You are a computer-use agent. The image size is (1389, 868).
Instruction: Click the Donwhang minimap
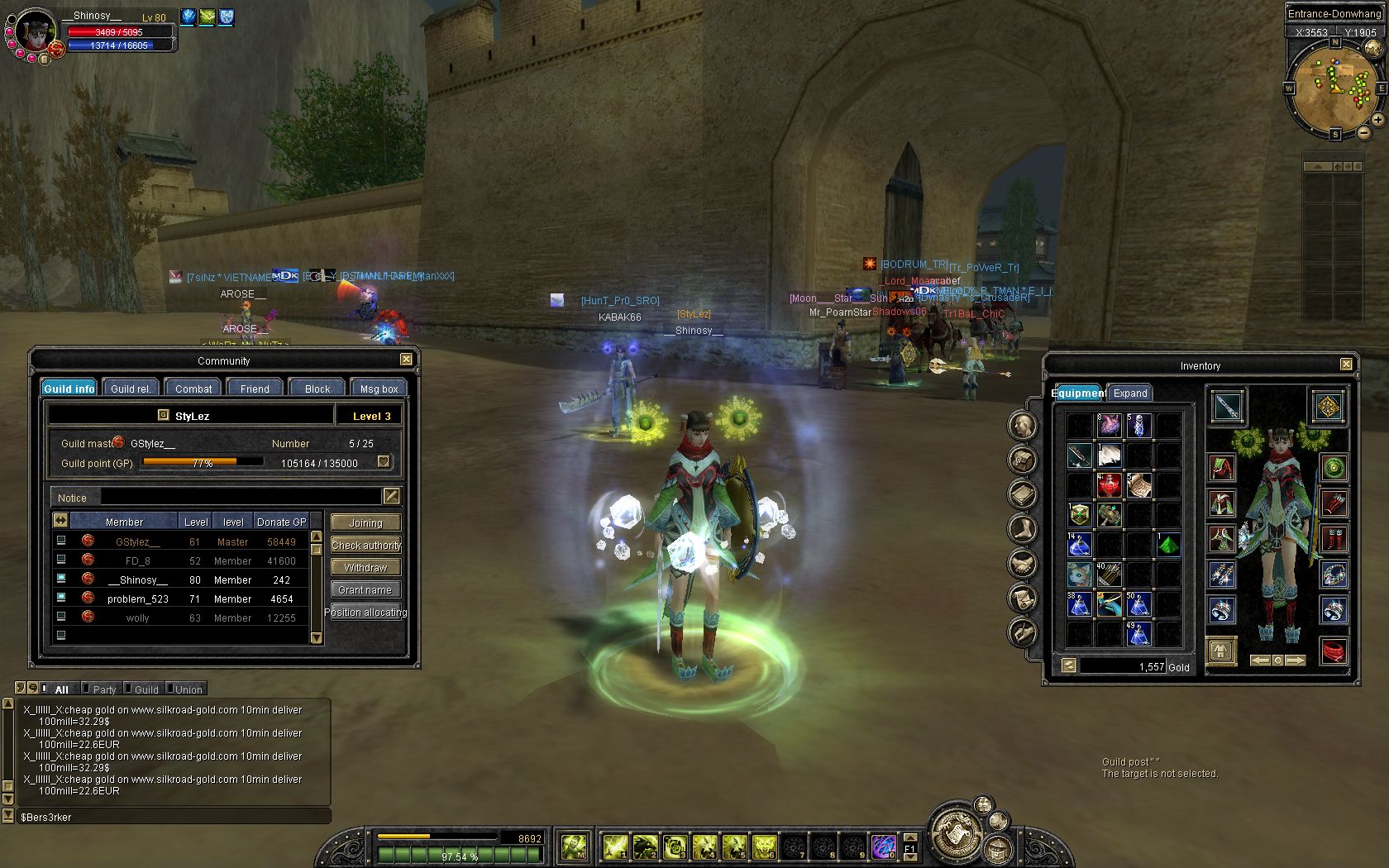click(1334, 87)
